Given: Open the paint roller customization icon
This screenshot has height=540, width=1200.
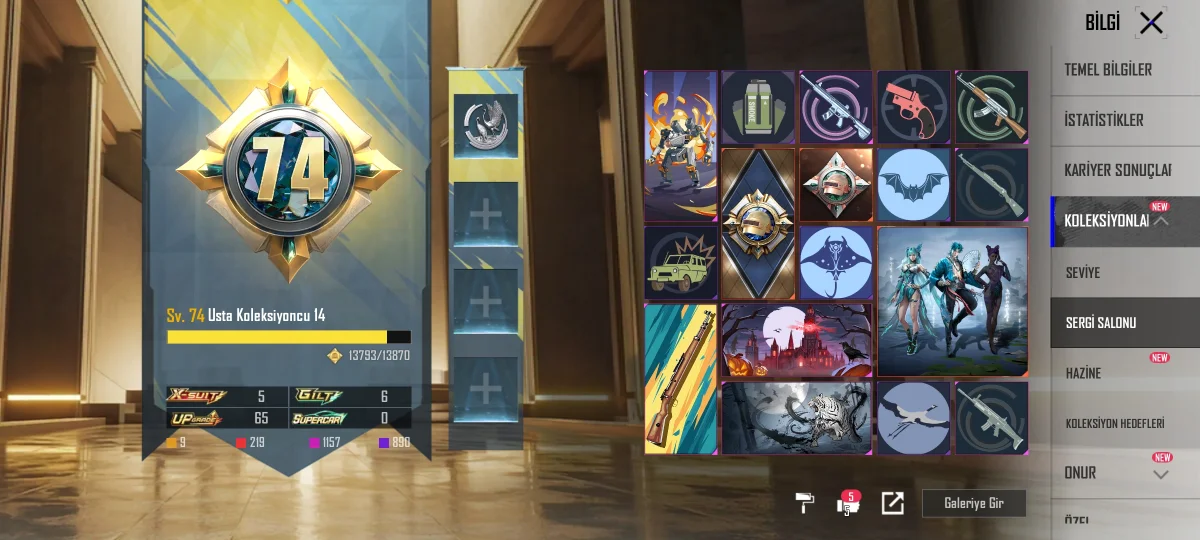Looking at the screenshot, I should pos(804,503).
